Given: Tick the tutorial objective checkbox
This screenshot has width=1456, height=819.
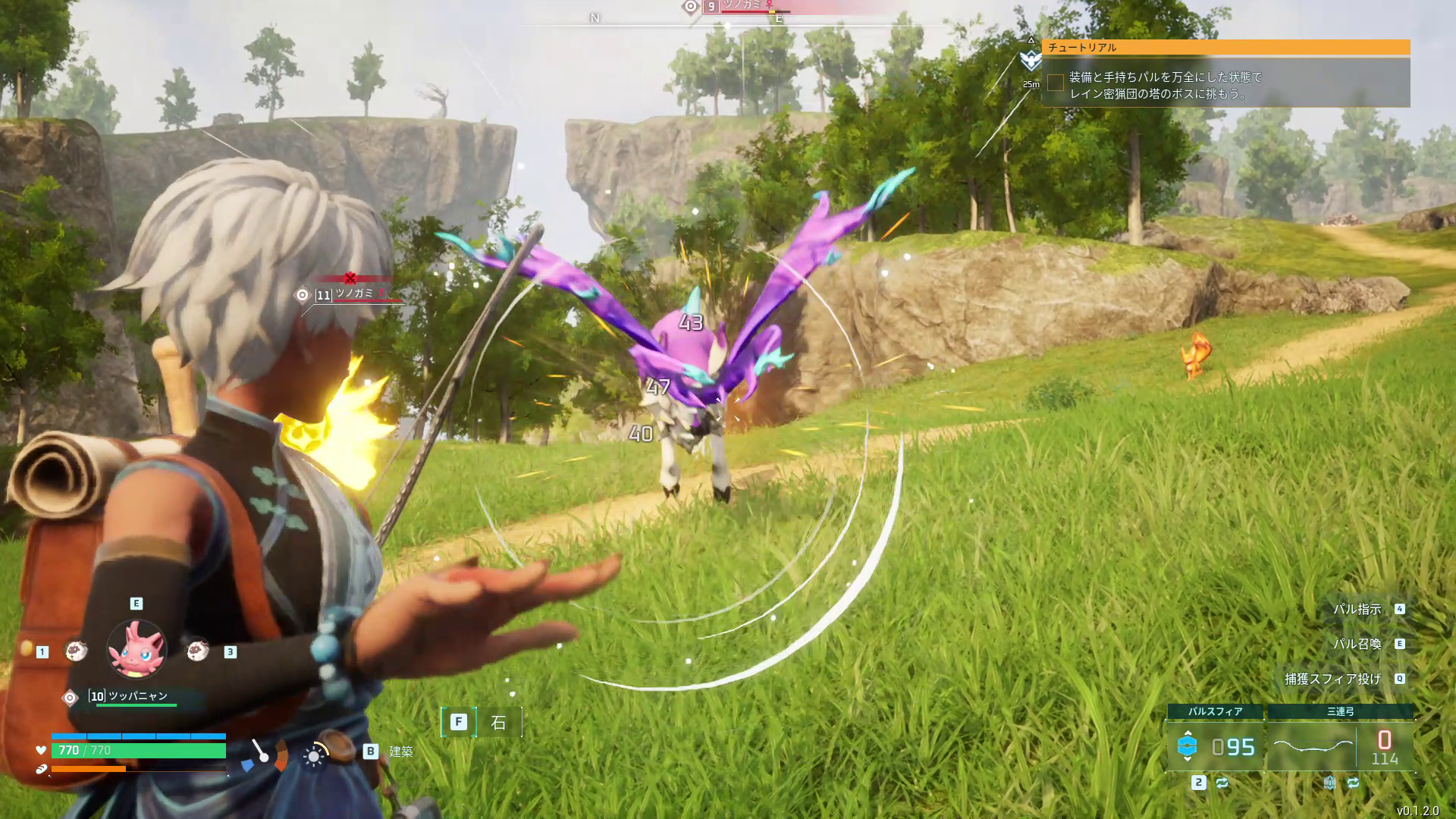Looking at the screenshot, I should [x=1056, y=83].
